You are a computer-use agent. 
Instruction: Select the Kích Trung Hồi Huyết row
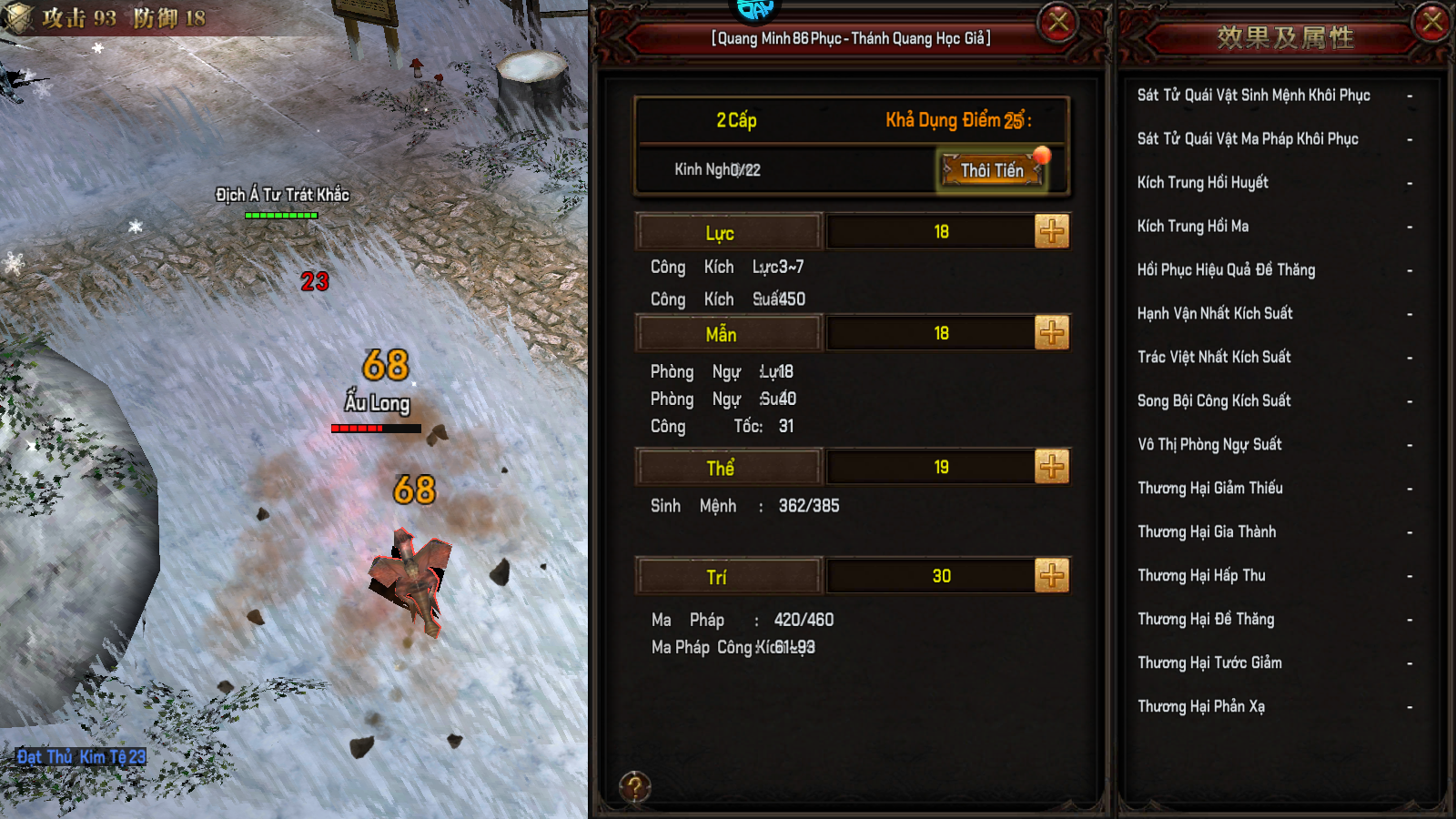click(1274, 183)
